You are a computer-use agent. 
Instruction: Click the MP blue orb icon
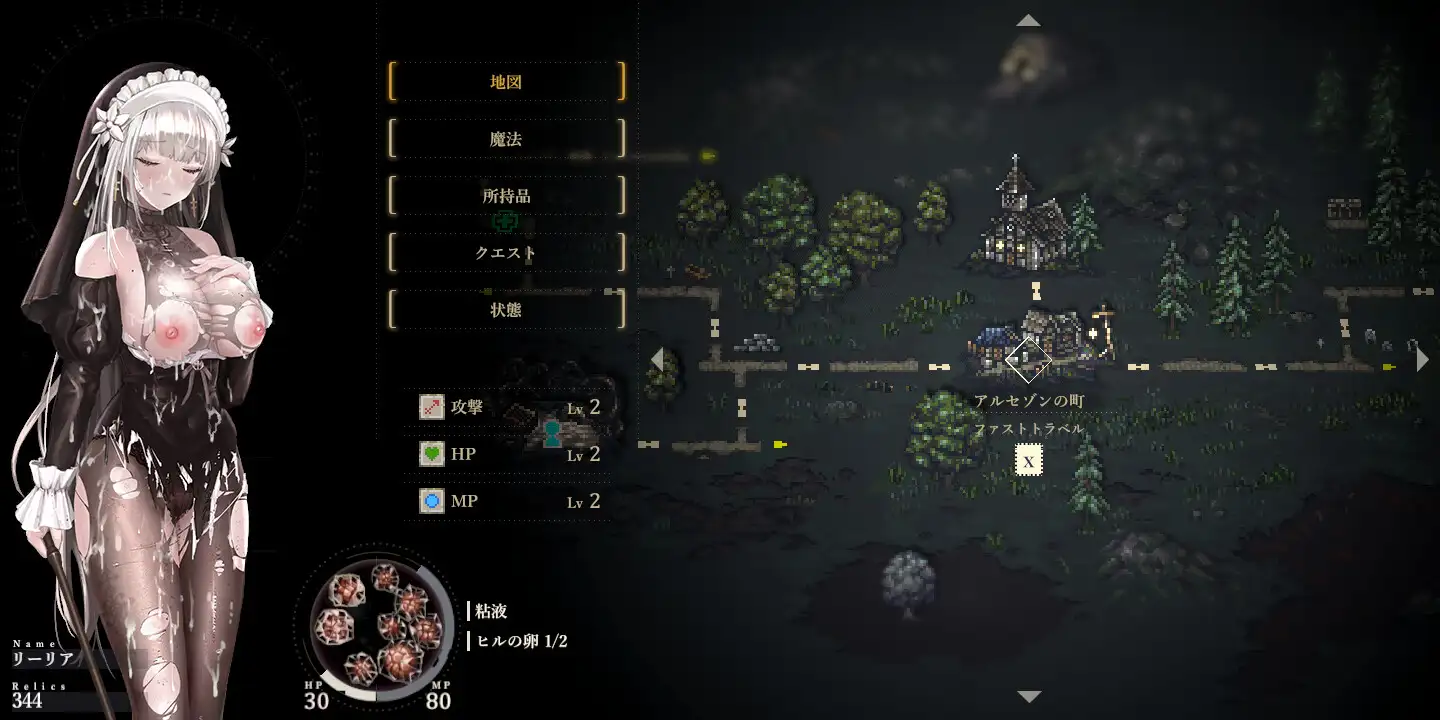coord(430,501)
